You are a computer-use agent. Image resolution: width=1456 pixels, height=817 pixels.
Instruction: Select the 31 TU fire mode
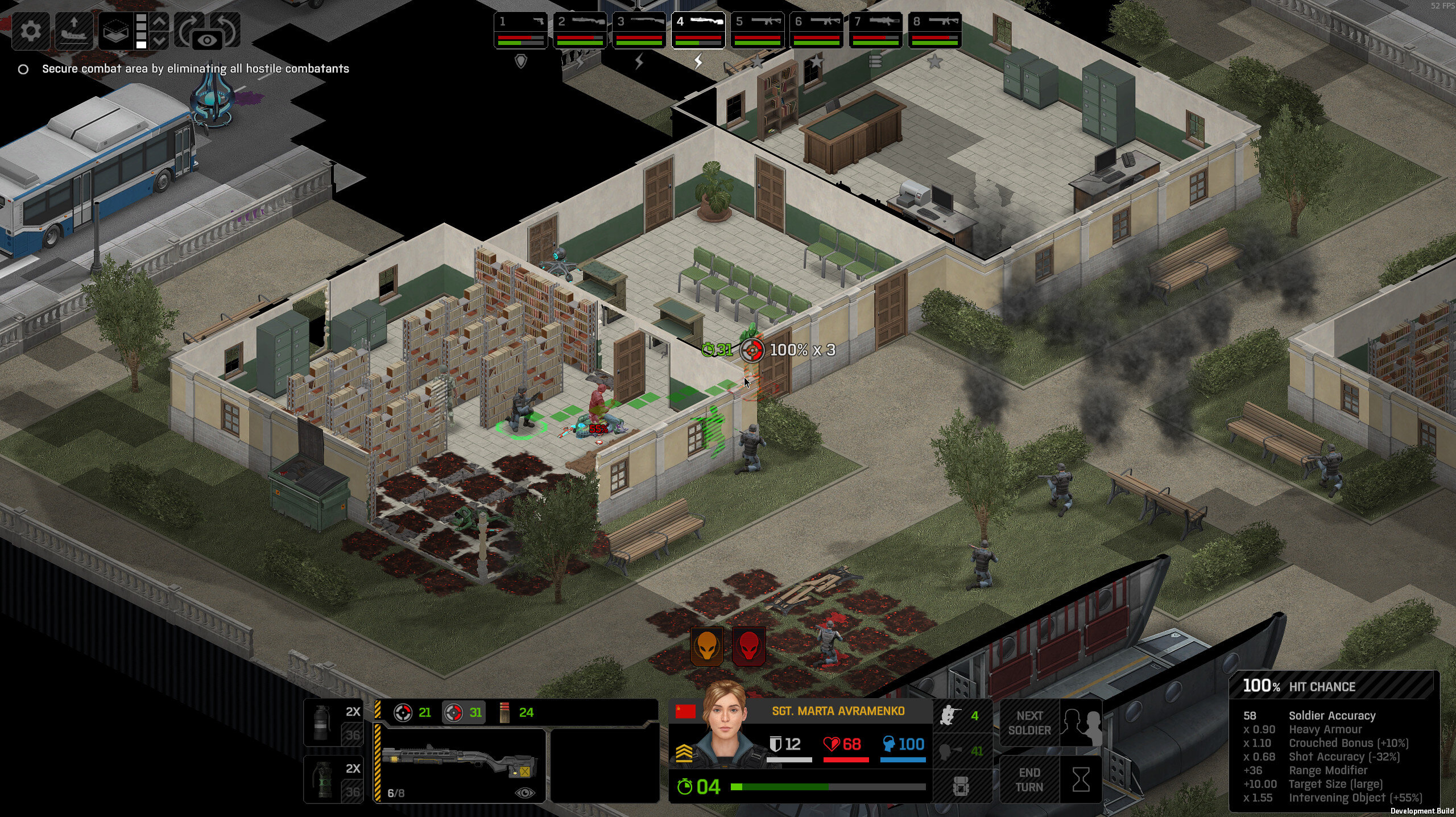coord(464,712)
